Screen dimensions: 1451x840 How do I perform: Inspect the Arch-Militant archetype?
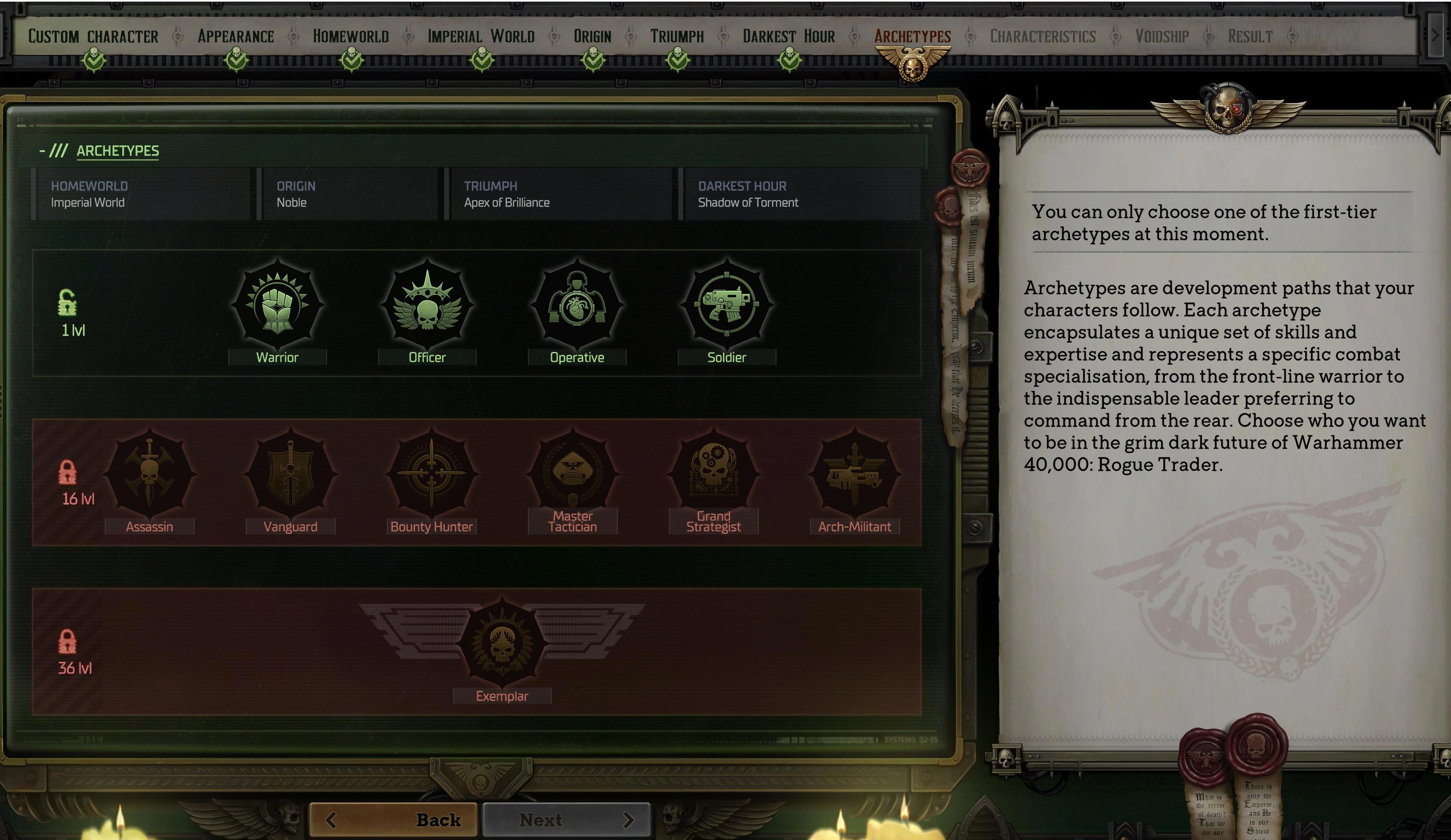tap(854, 474)
